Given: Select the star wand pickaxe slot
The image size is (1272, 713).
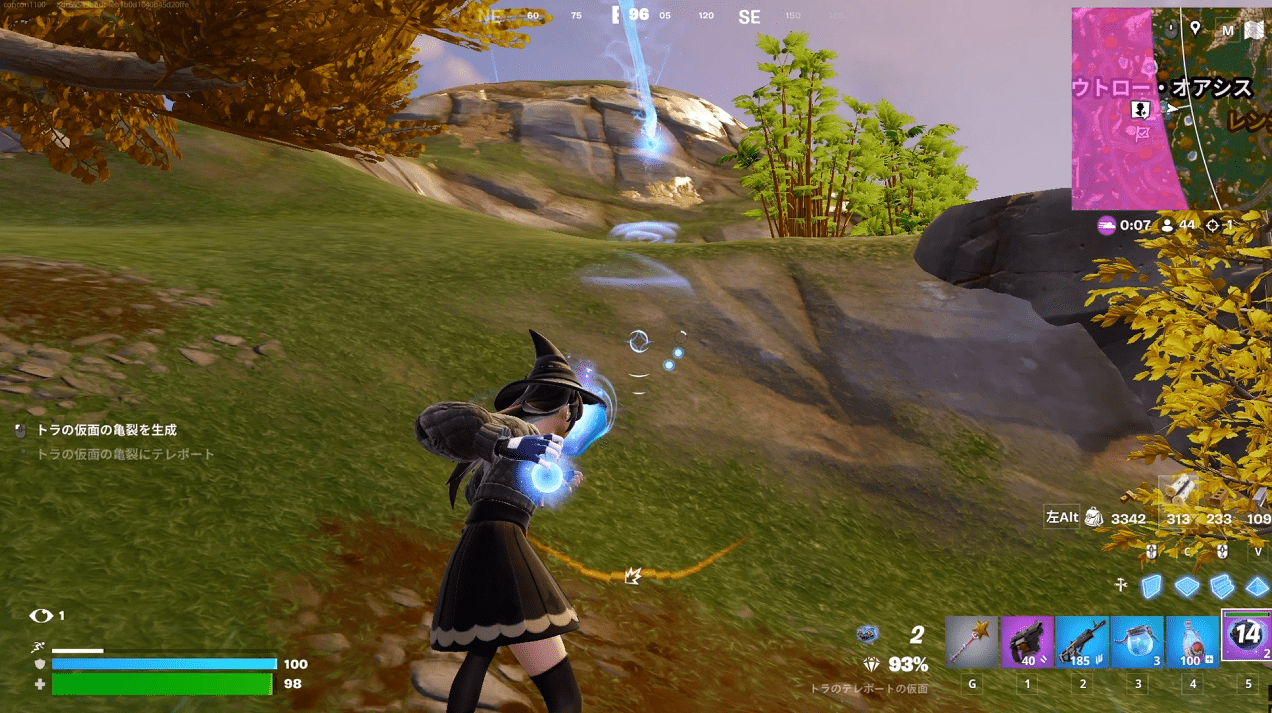Looking at the screenshot, I should tap(972, 641).
